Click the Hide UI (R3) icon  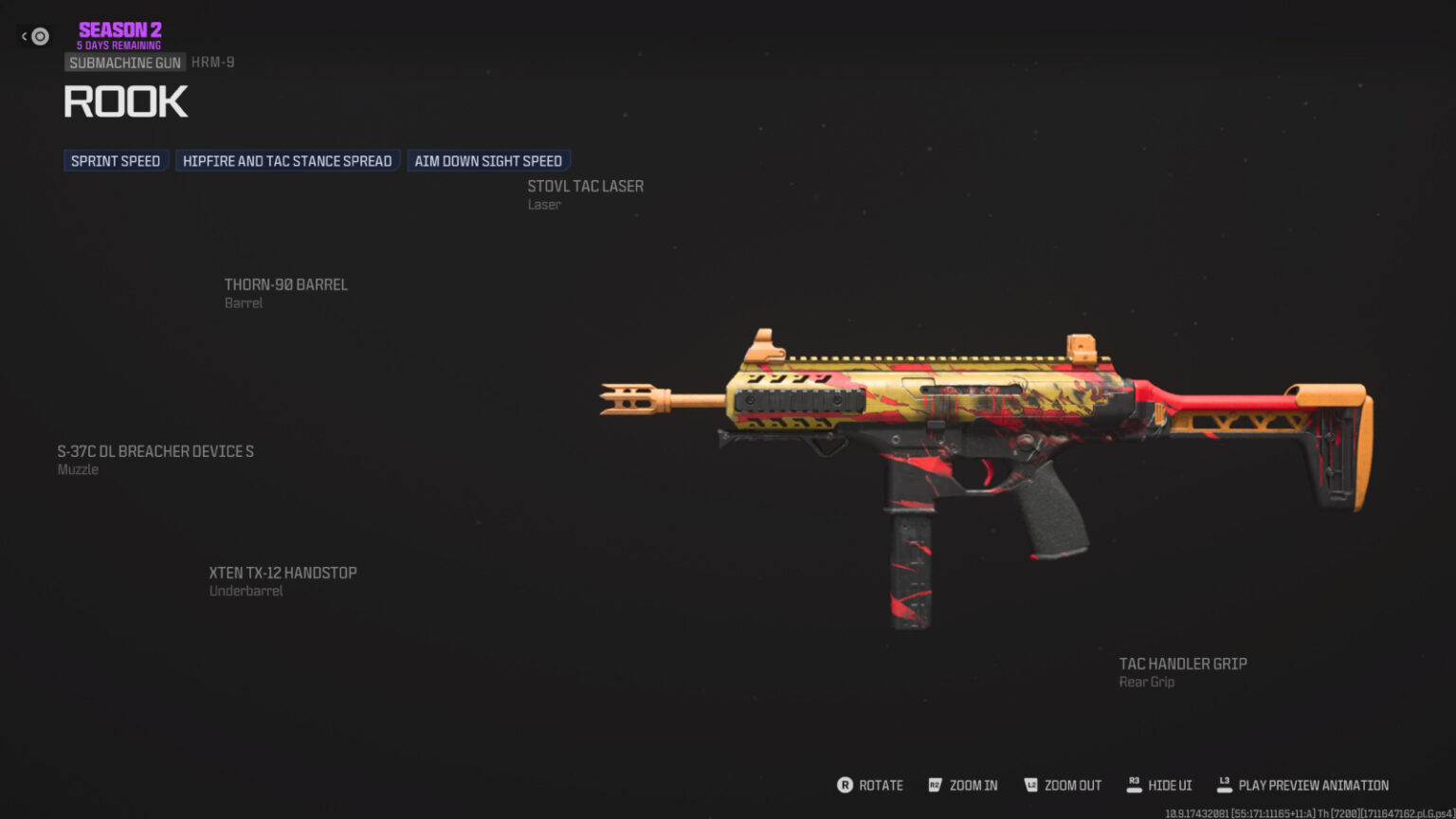pos(1134,784)
